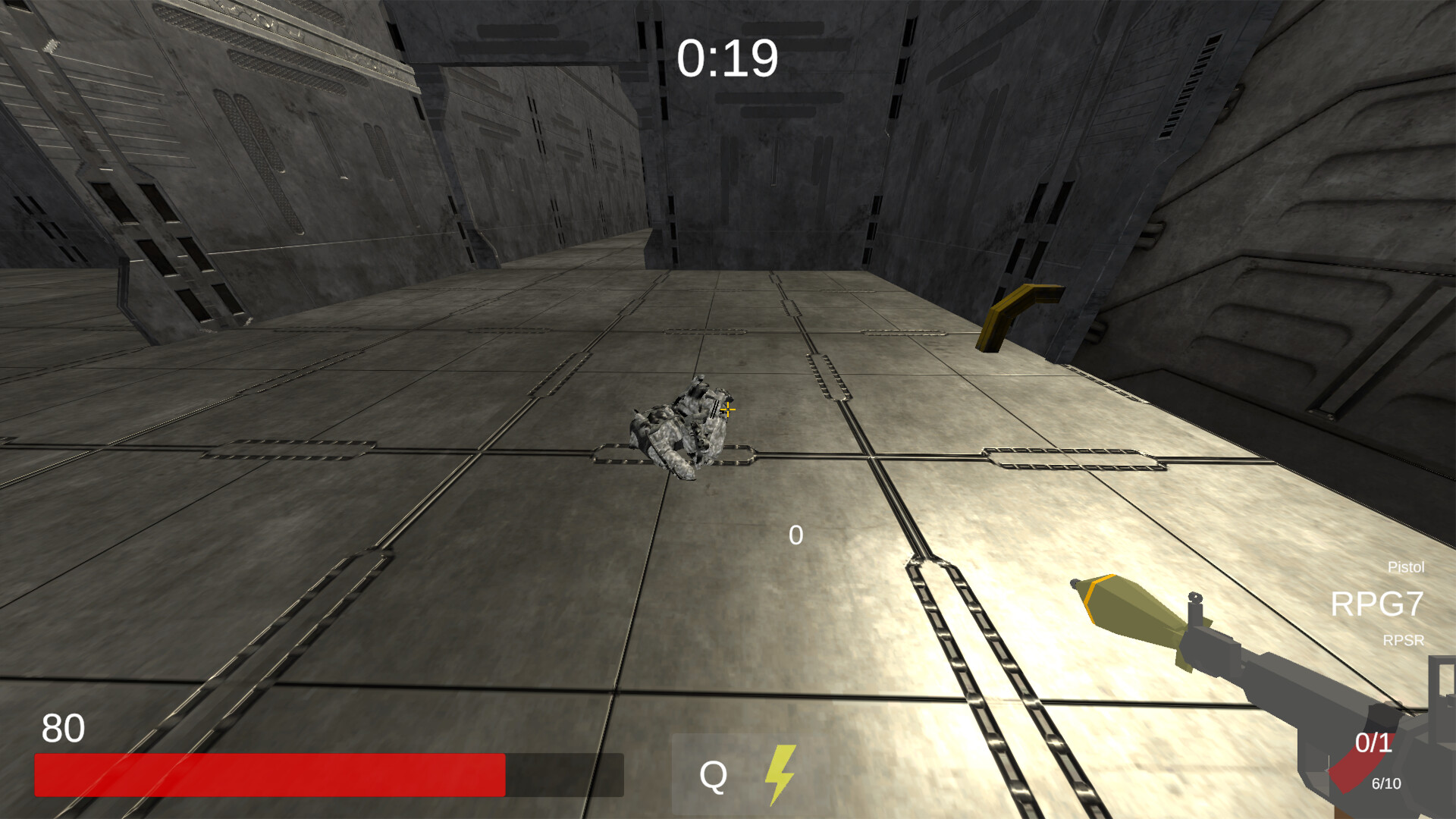Select the highlighted RPG7 weapon name
Screen dimensions: 1456x819
(x=1377, y=605)
